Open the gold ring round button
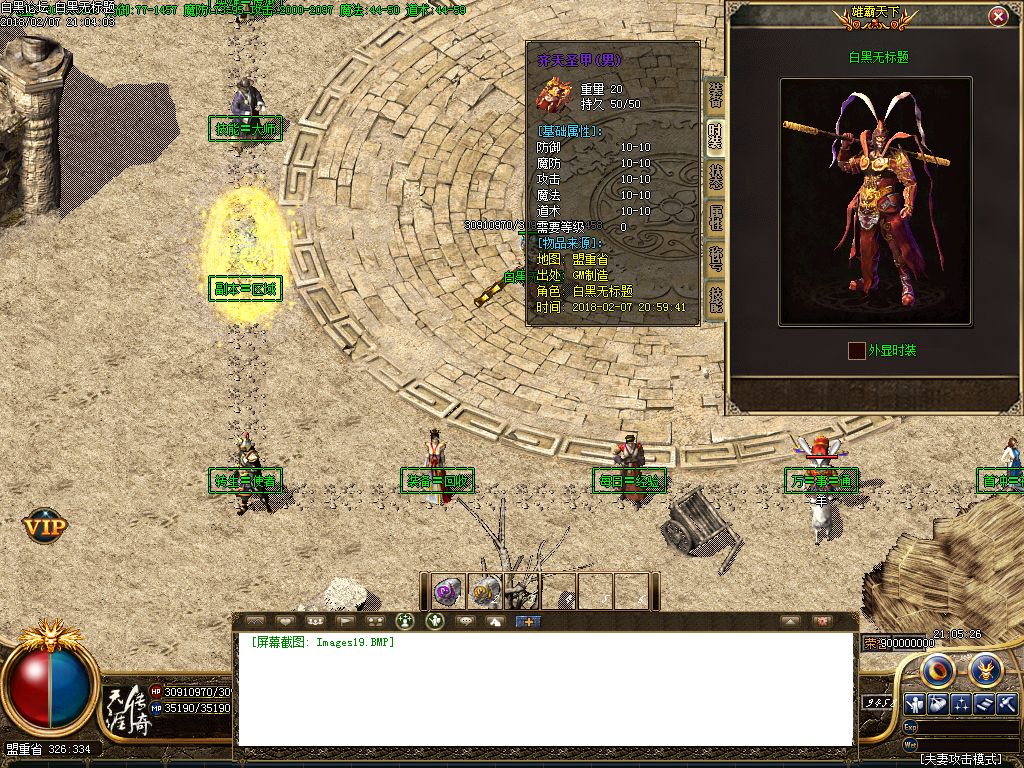The height and width of the screenshot is (768, 1024). (937, 668)
